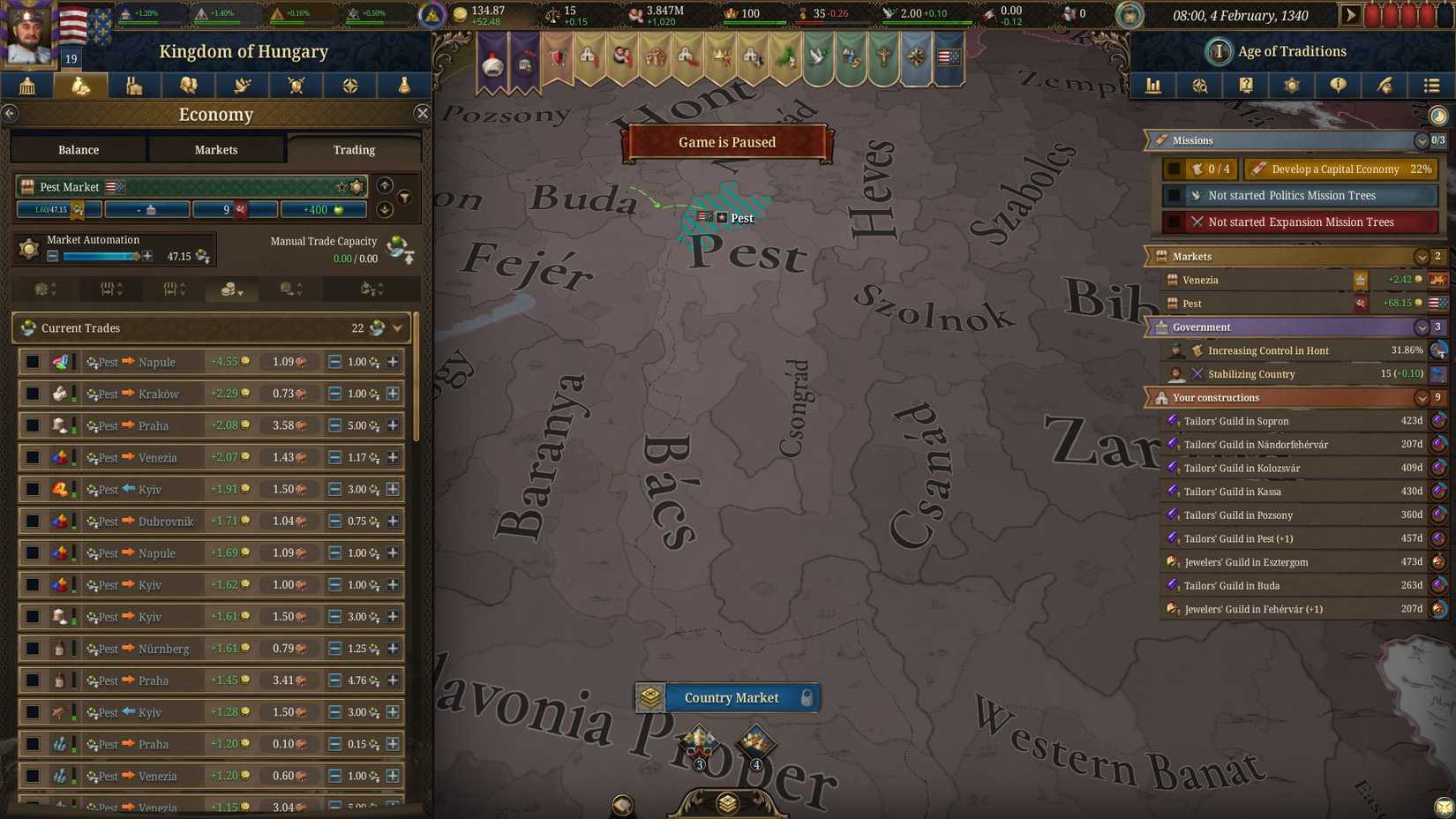The width and height of the screenshot is (1456, 819).
Task: Collapse the Missions section
Action: [1422, 139]
